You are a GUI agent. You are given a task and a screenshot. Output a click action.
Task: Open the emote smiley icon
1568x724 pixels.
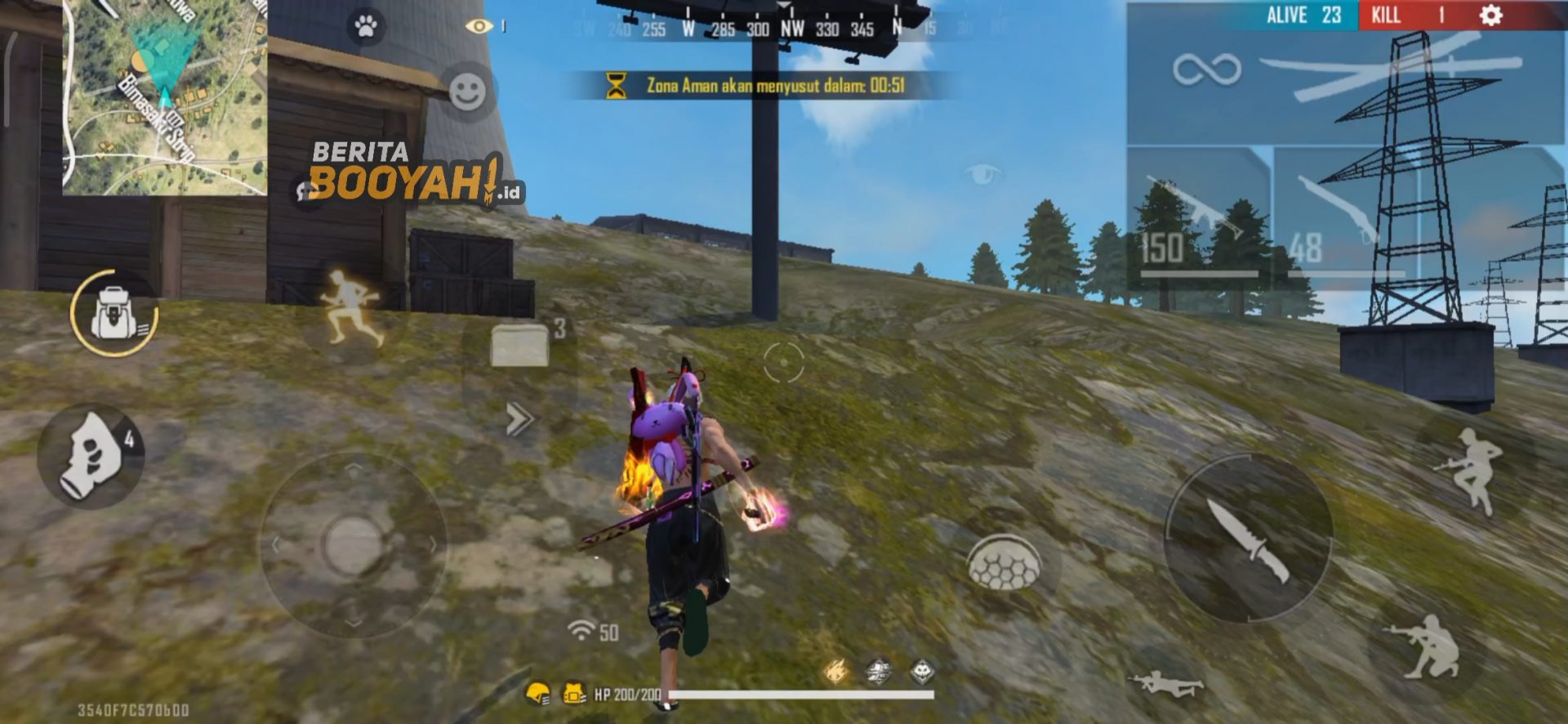point(465,90)
